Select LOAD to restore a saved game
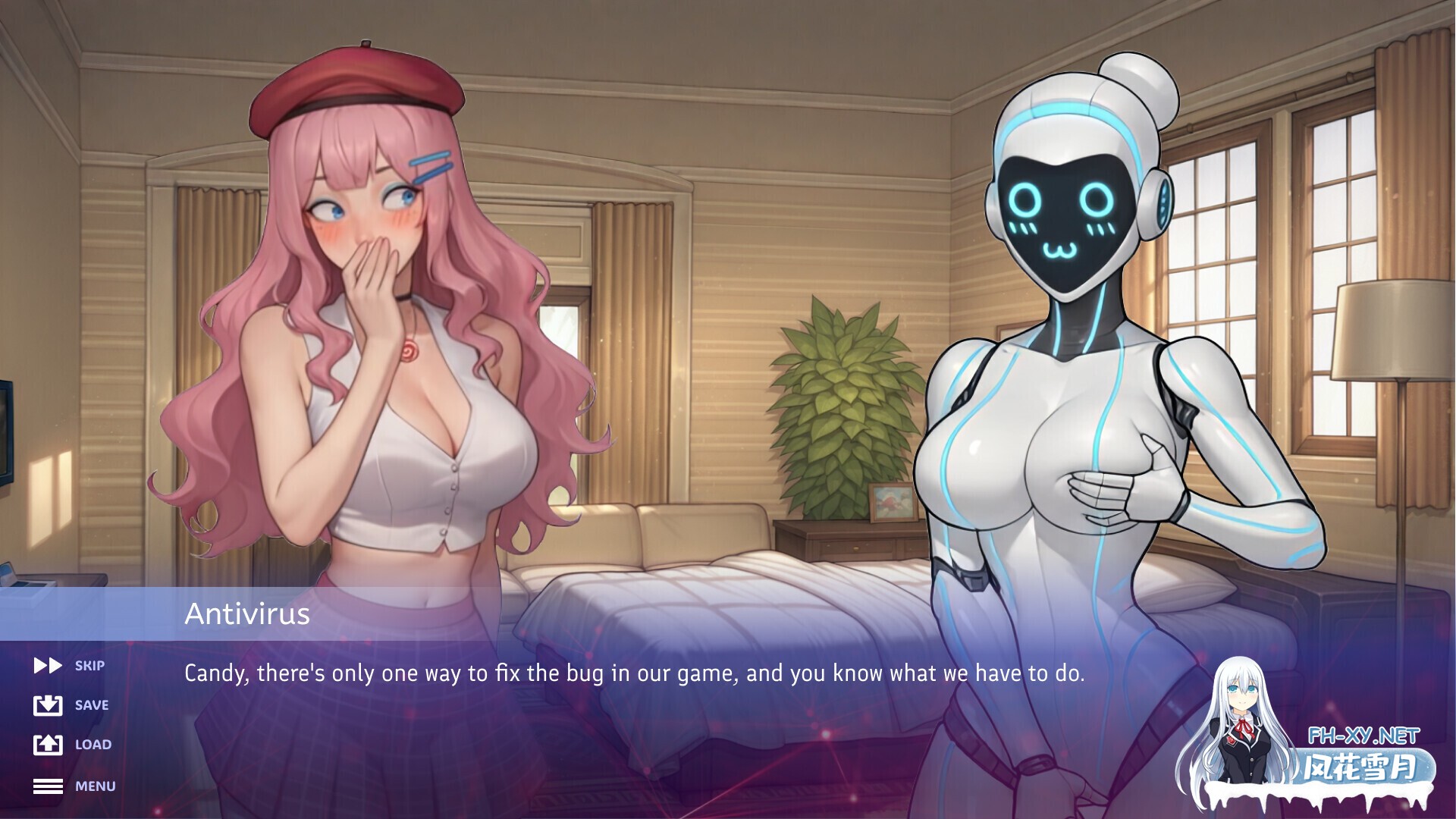The height and width of the screenshot is (819, 1456). coord(93,745)
